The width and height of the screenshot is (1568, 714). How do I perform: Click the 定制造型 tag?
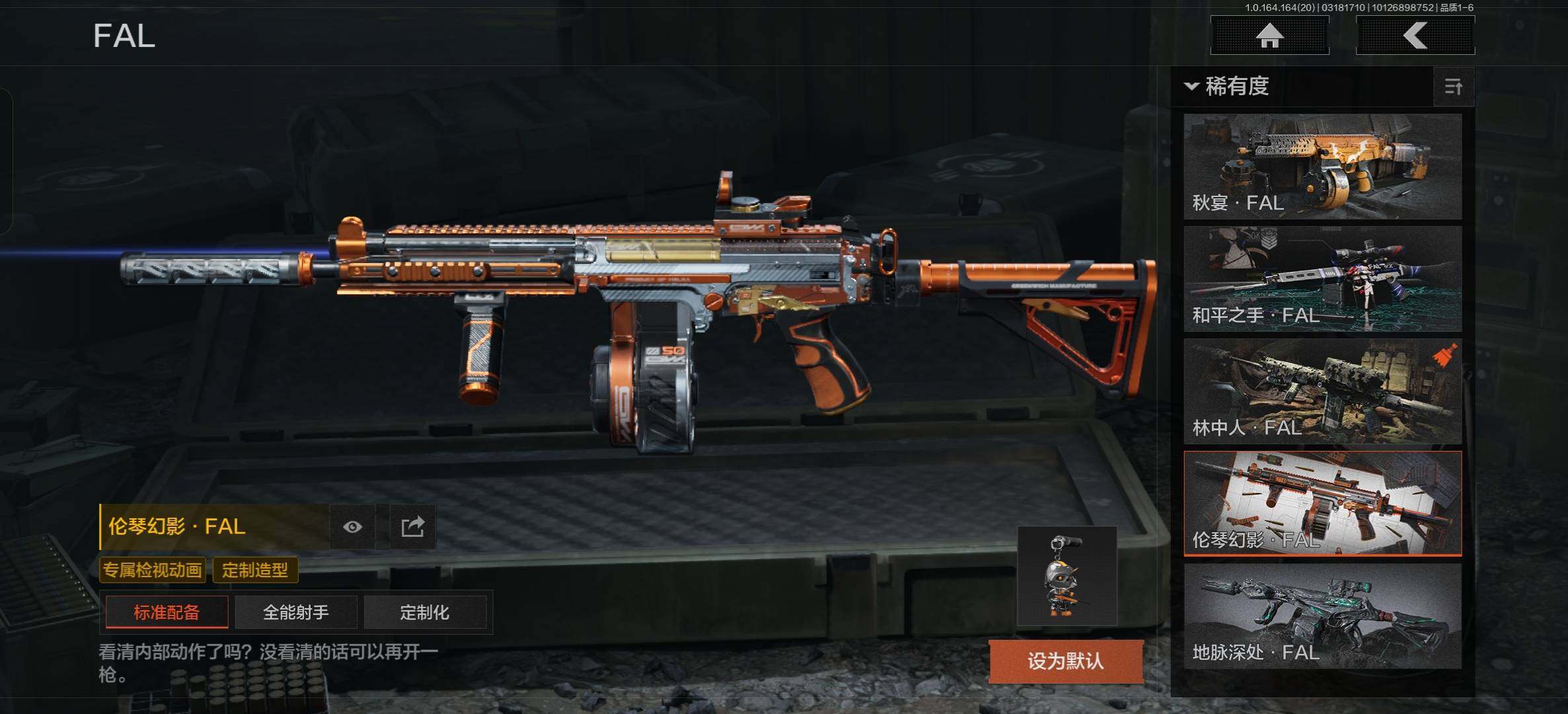coord(255,570)
